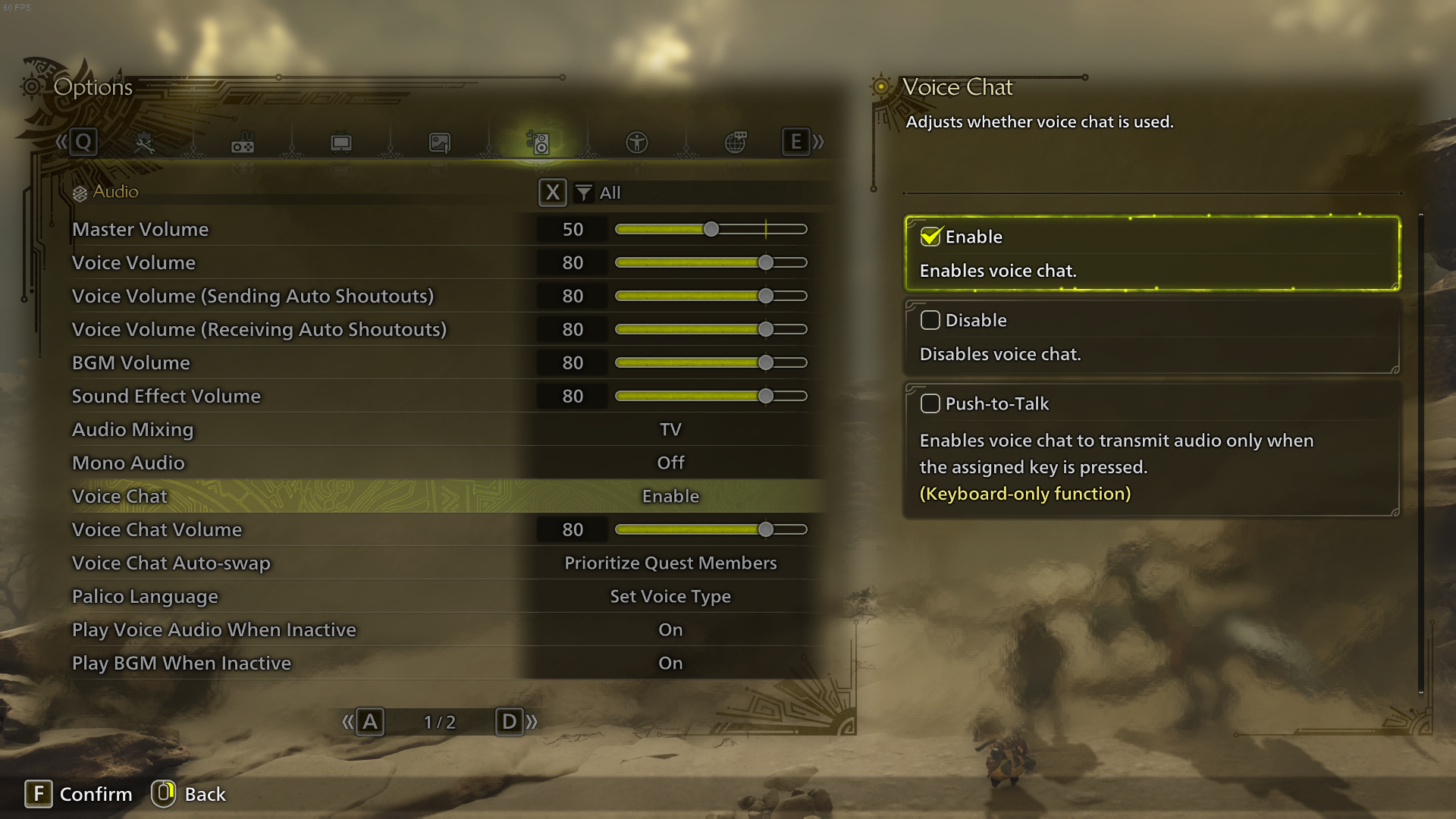Switch to page 2 with the D arrow
This screenshot has width=1456, height=819.
click(x=510, y=722)
